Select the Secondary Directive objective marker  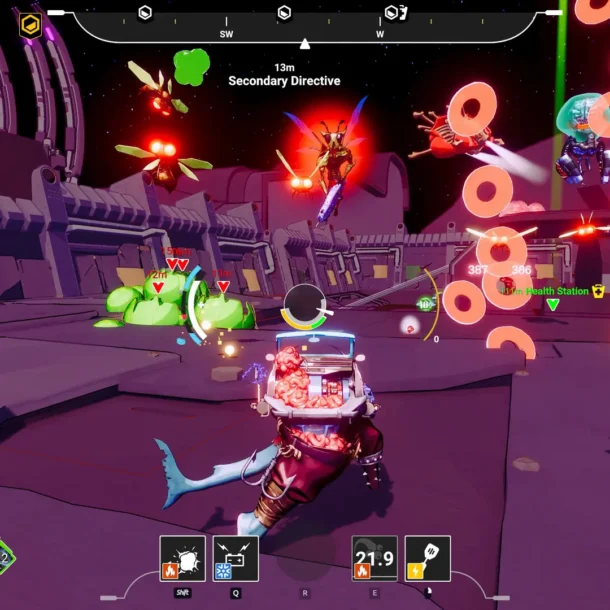(x=284, y=80)
